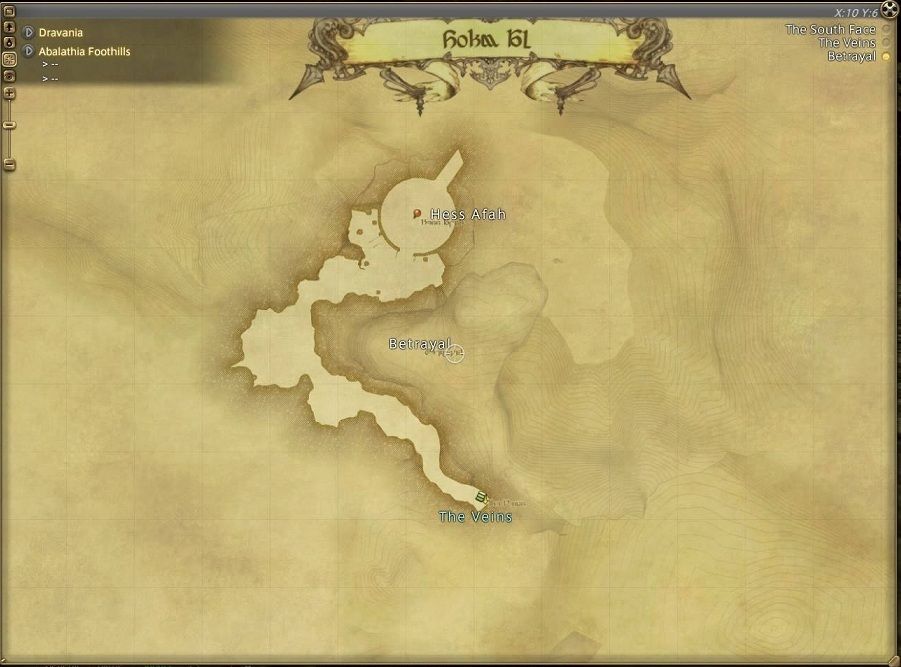This screenshot has width=901, height=667.
Task: Click the map zoom-in plus button
Action: [9, 93]
